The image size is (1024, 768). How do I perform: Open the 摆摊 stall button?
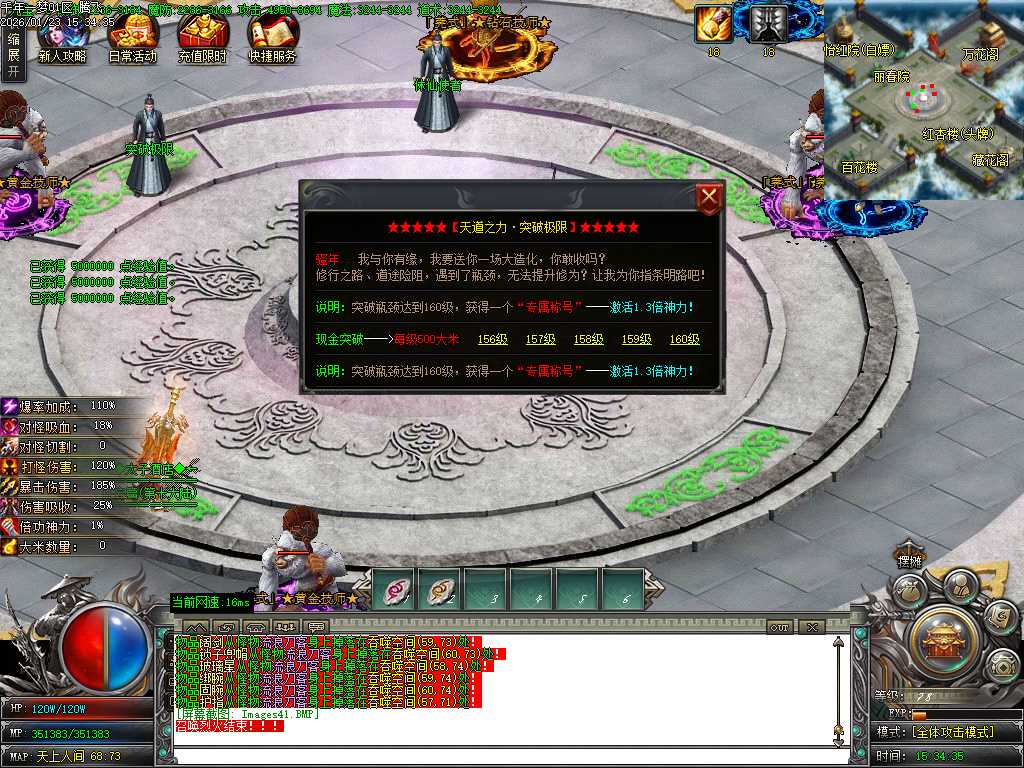[x=908, y=560]
